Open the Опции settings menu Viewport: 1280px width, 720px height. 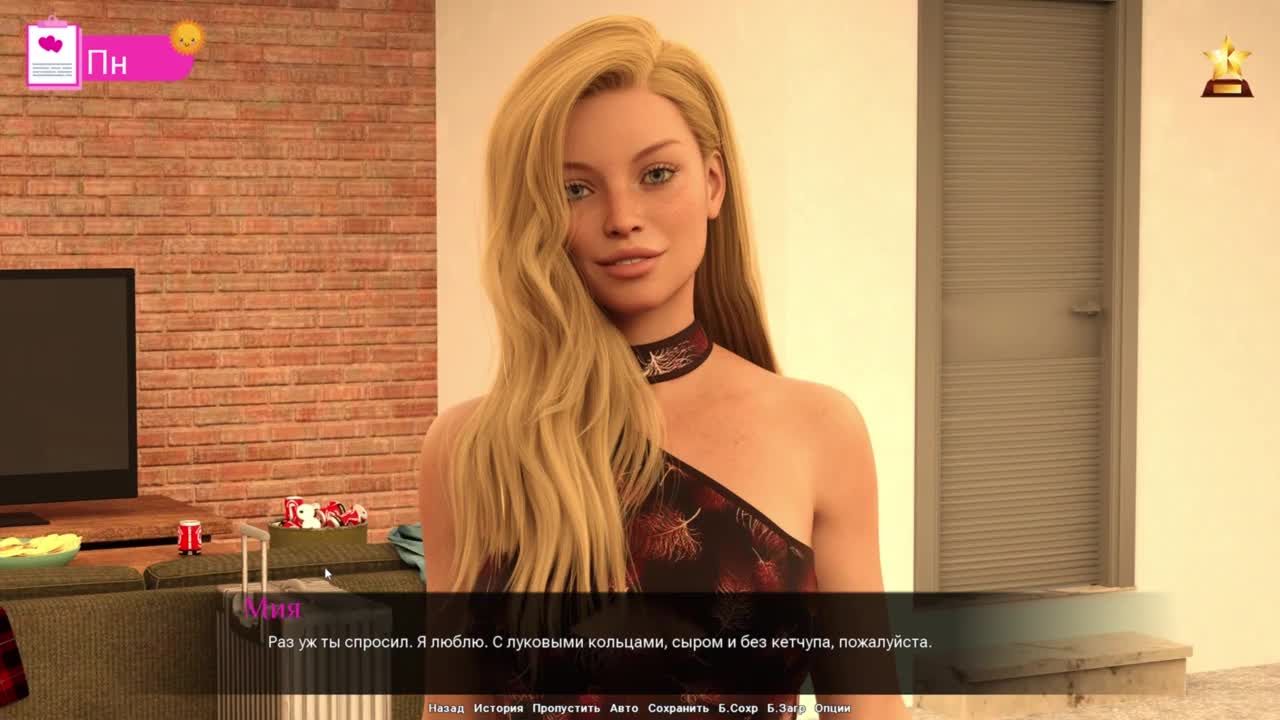click(x=832, y=708)
